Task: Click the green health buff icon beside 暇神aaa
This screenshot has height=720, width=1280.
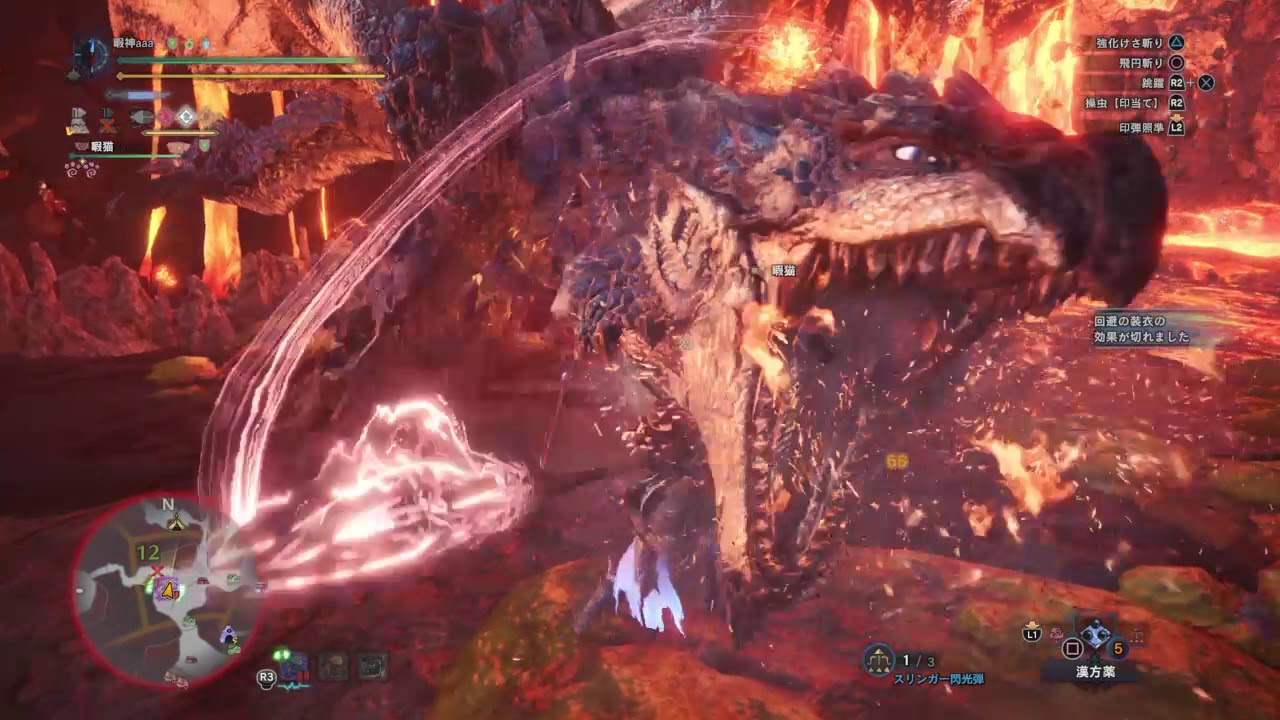Action: tap(171, 44)
